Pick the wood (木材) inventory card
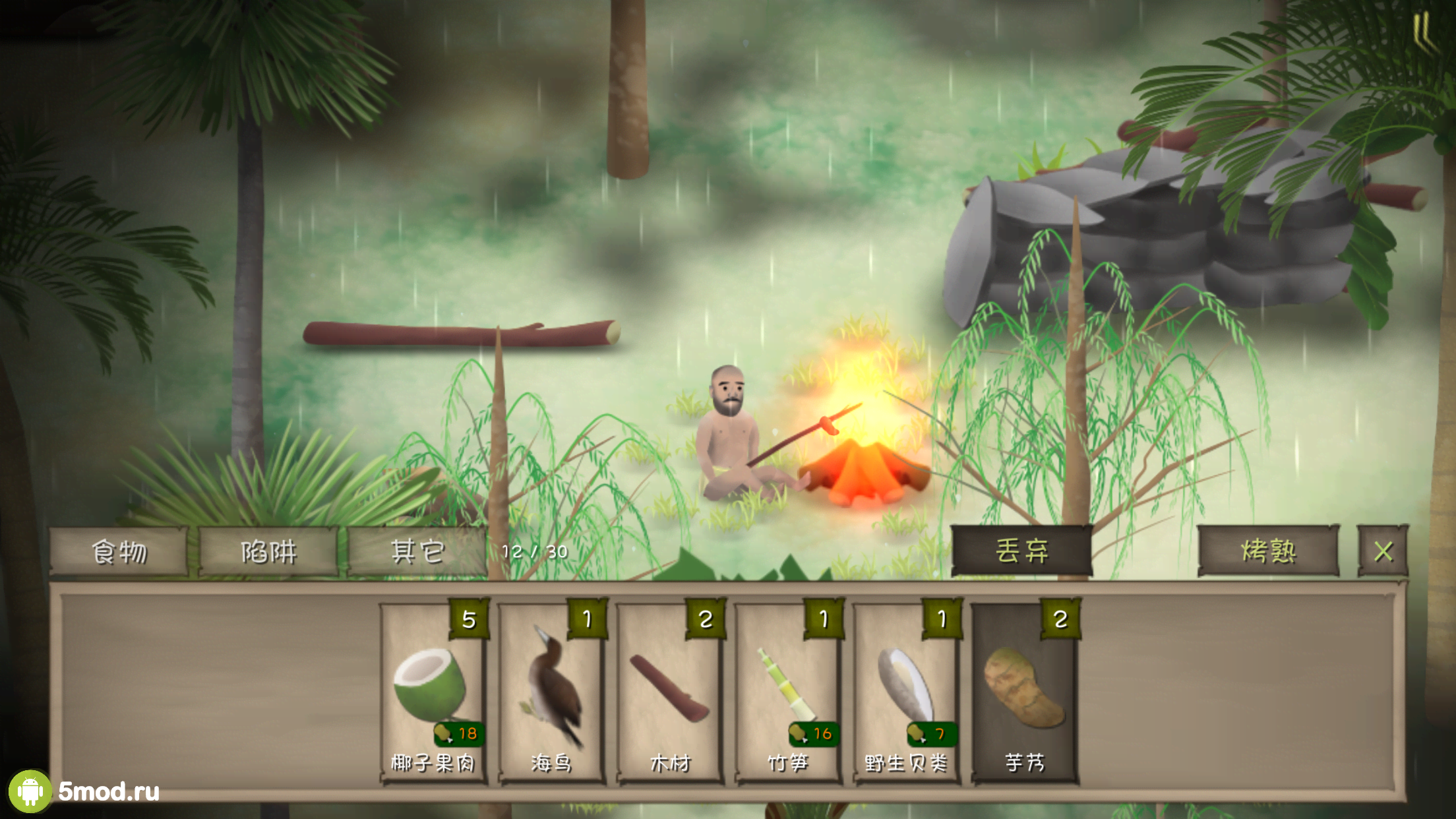This screenshot has height=819, width=1456. tap(670, 692)
